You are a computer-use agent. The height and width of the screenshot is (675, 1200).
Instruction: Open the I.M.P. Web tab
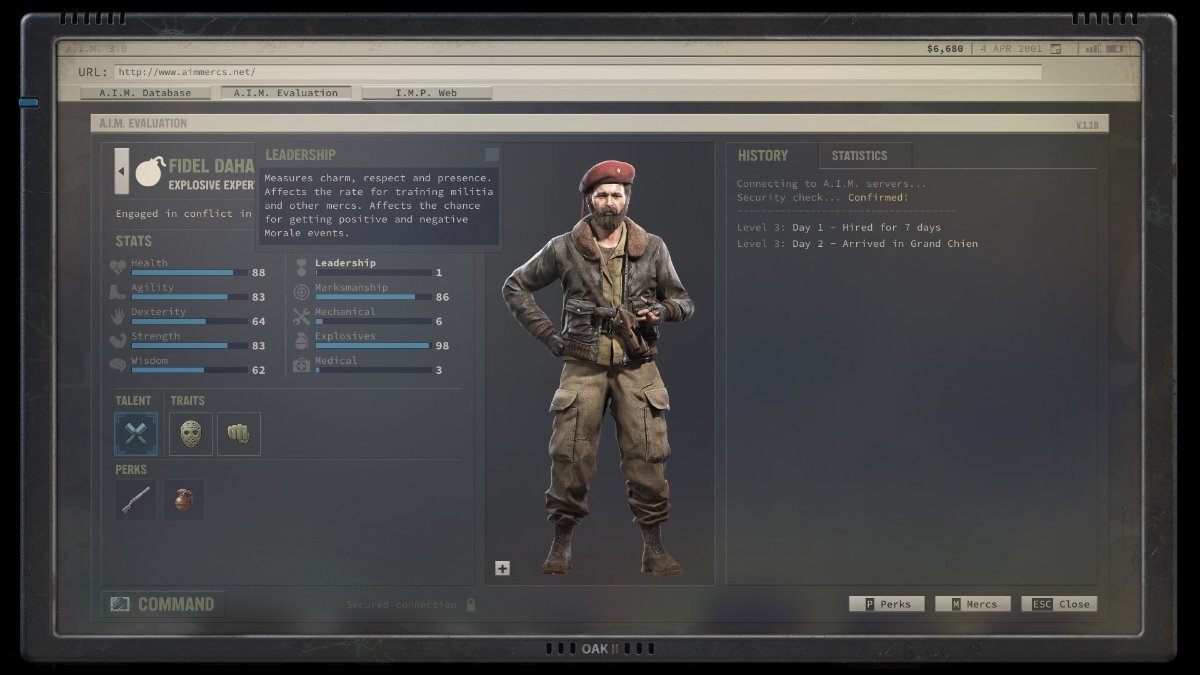point(426,93)
